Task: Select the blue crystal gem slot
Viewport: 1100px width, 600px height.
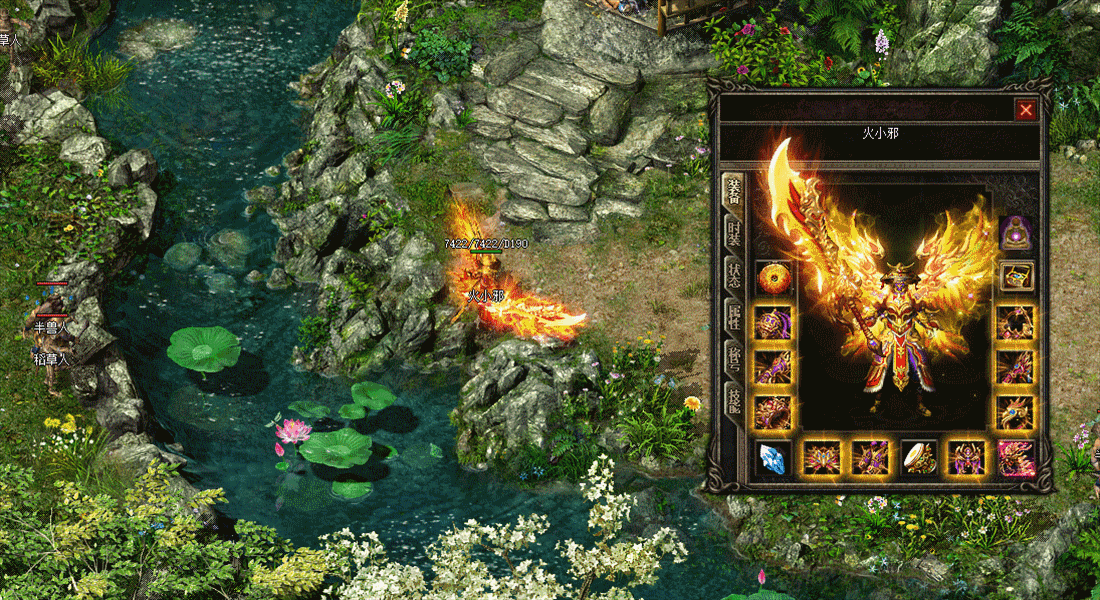Action: coord(773,457)
